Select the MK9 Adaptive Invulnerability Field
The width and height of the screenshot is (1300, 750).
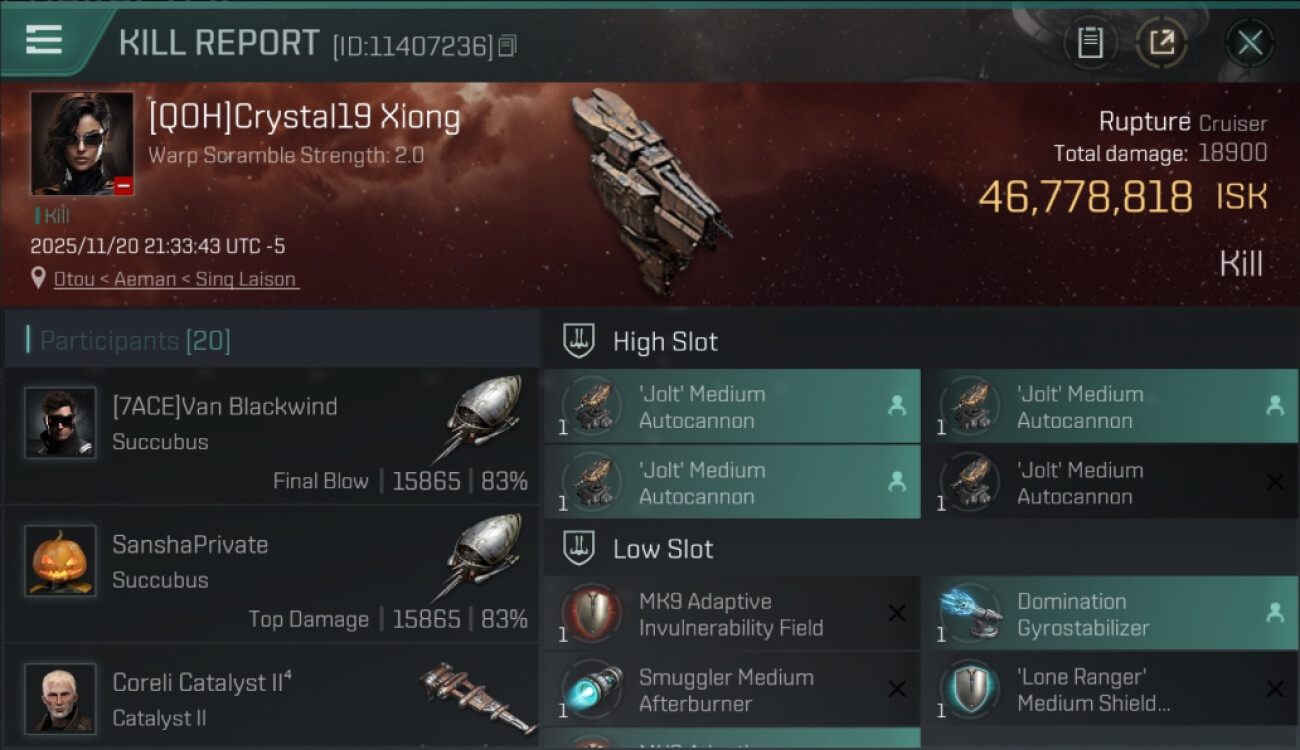click(x=731, y=614)
